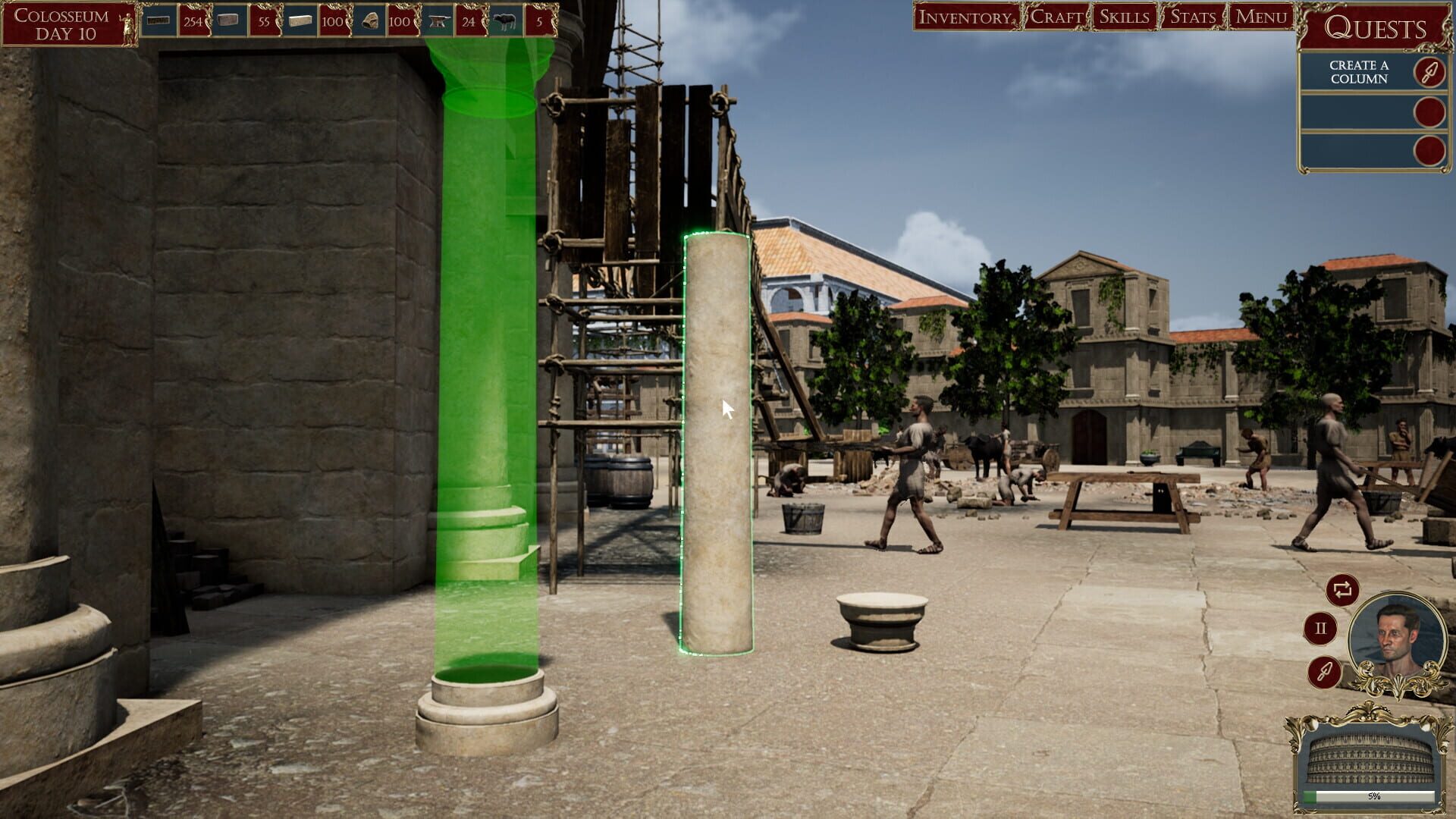Click the red circle beside the empty quest slot

[1429, 111]
